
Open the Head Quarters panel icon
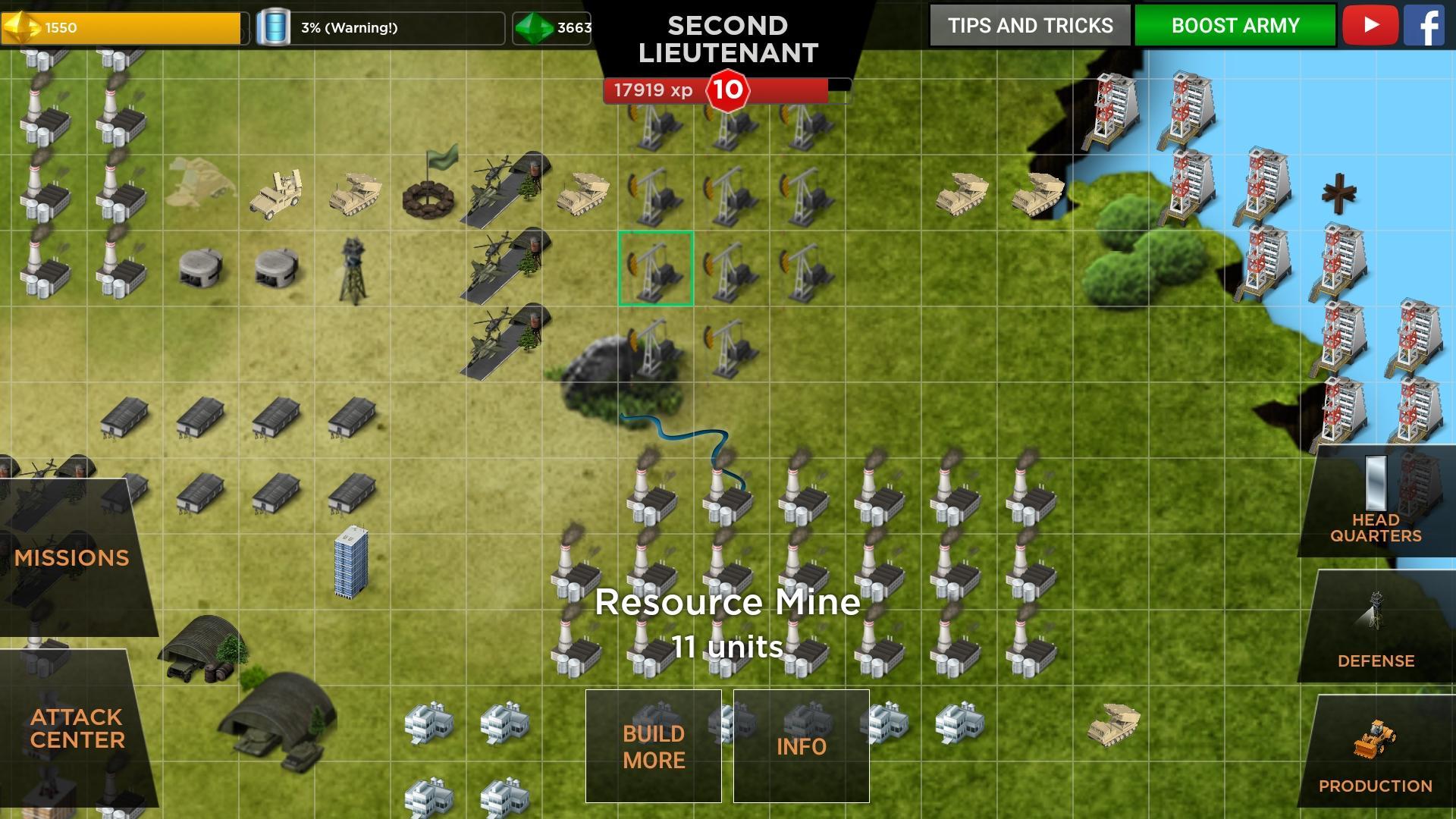pyautogui.click(x=1378, y=485)
